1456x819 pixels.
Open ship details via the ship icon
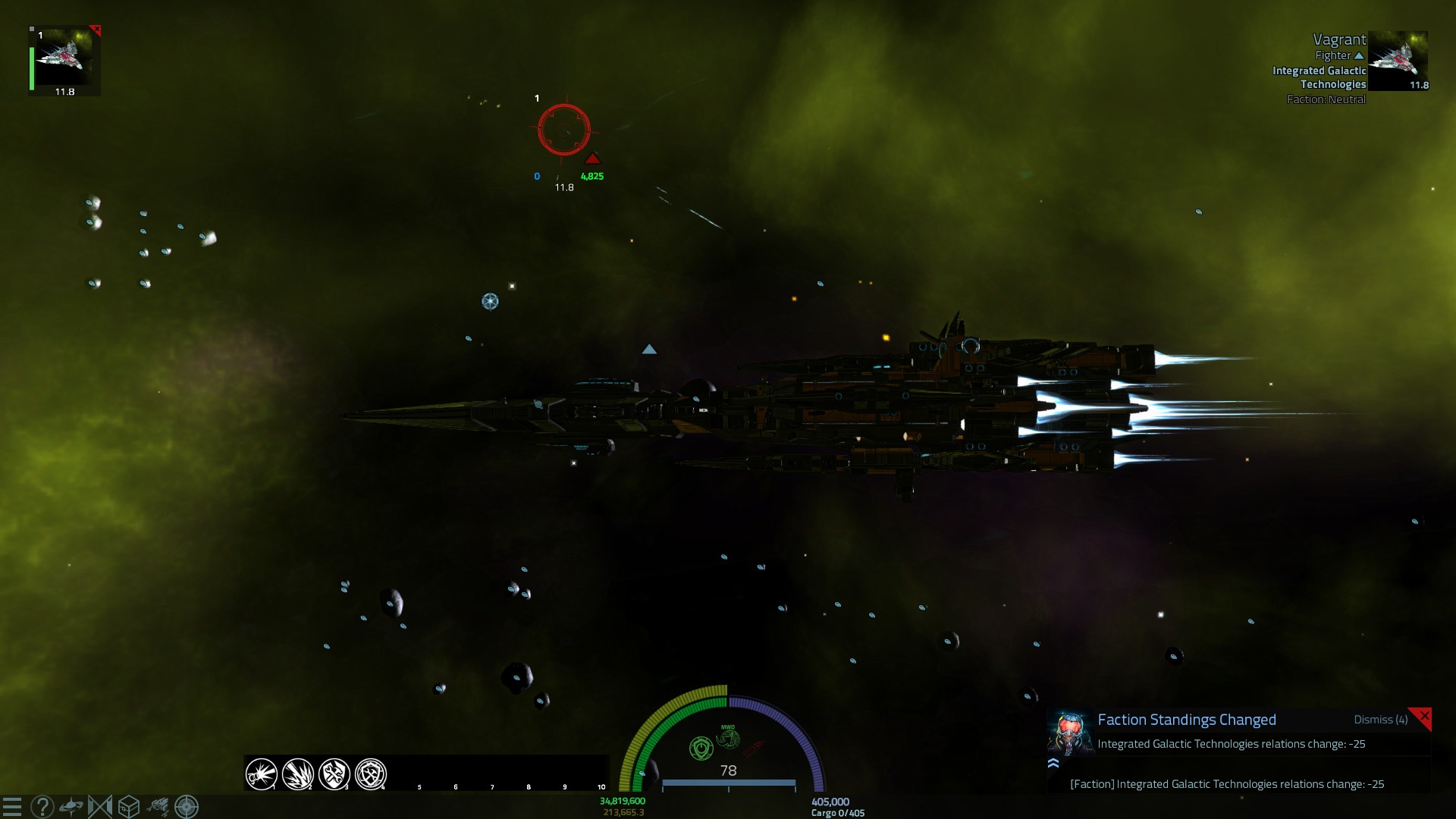[158, 806]
